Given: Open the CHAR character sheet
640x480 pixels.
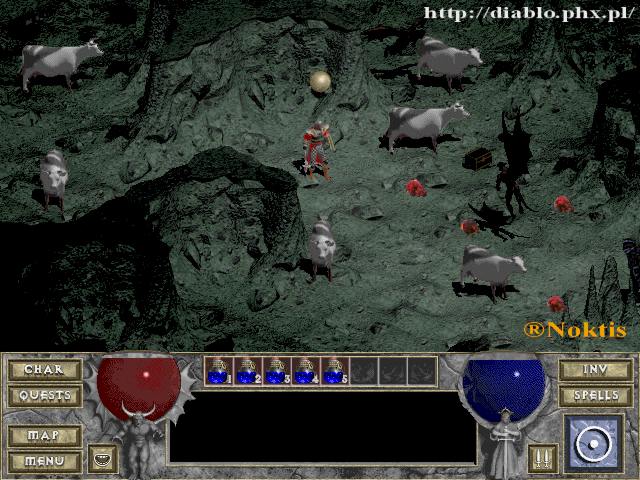Looking at the screenshot, I should coord(44,370).
